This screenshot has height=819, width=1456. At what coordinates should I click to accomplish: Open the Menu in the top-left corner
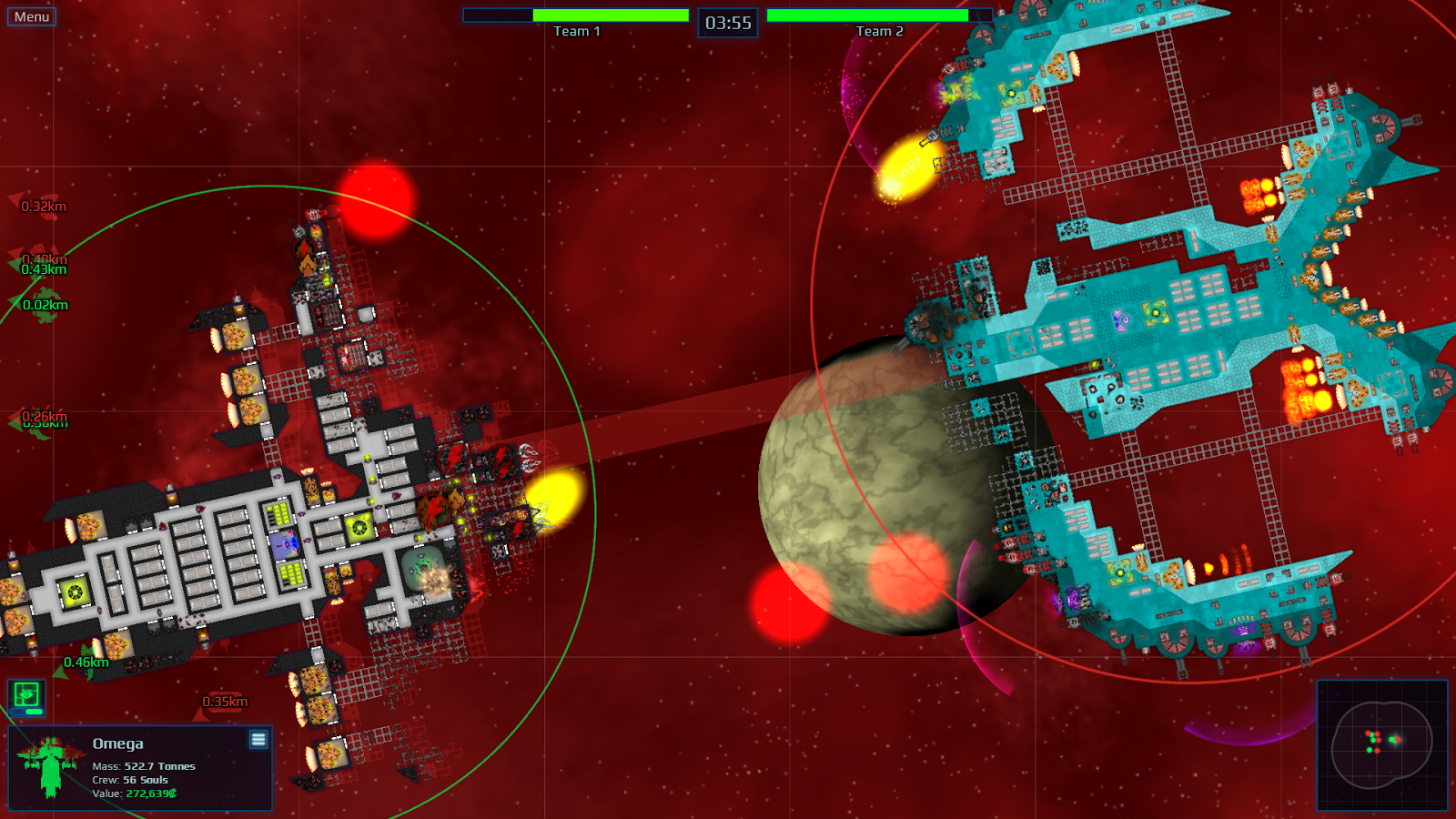(31, 15)
